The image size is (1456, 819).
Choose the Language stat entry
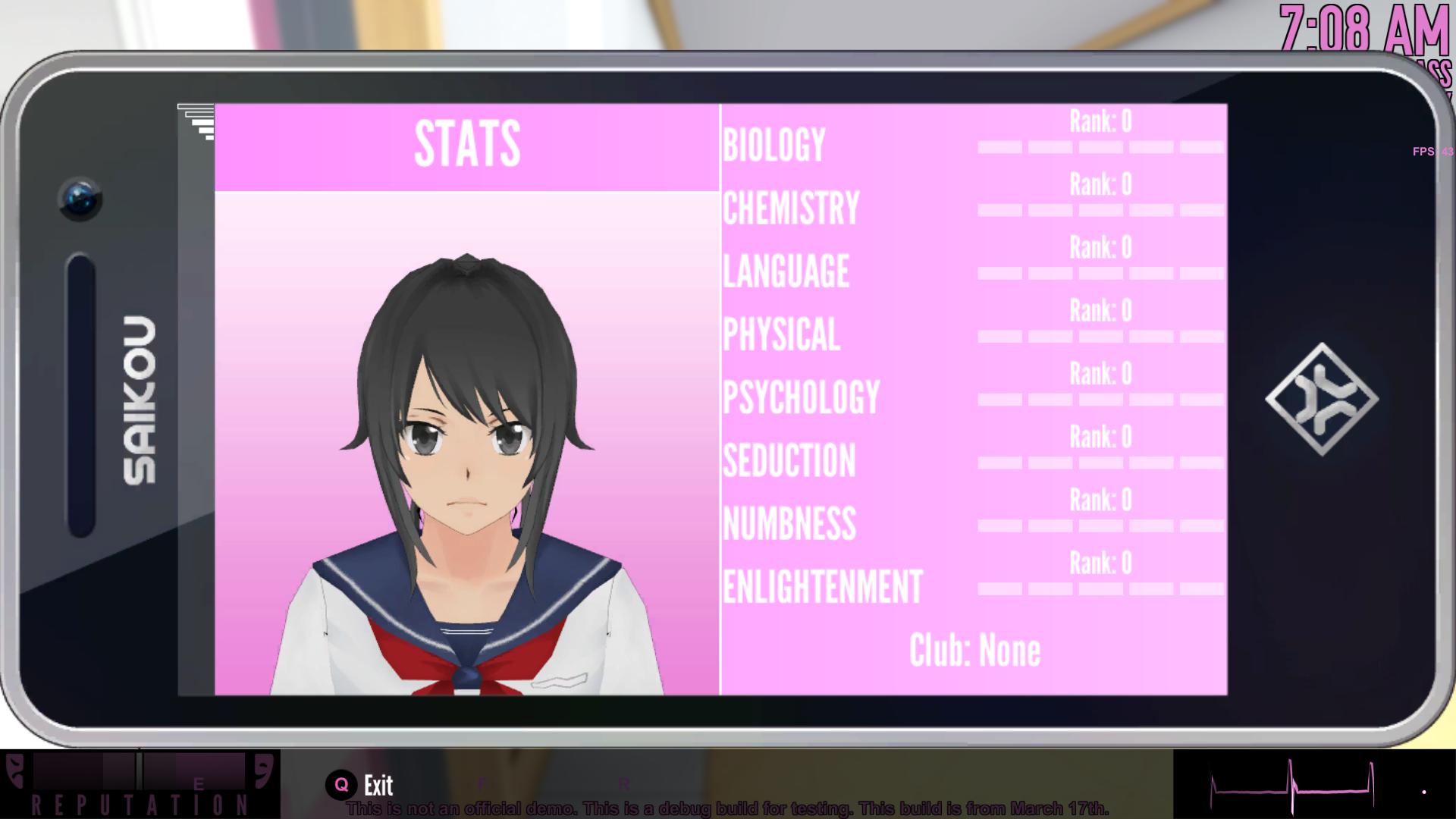click(786, 271)
